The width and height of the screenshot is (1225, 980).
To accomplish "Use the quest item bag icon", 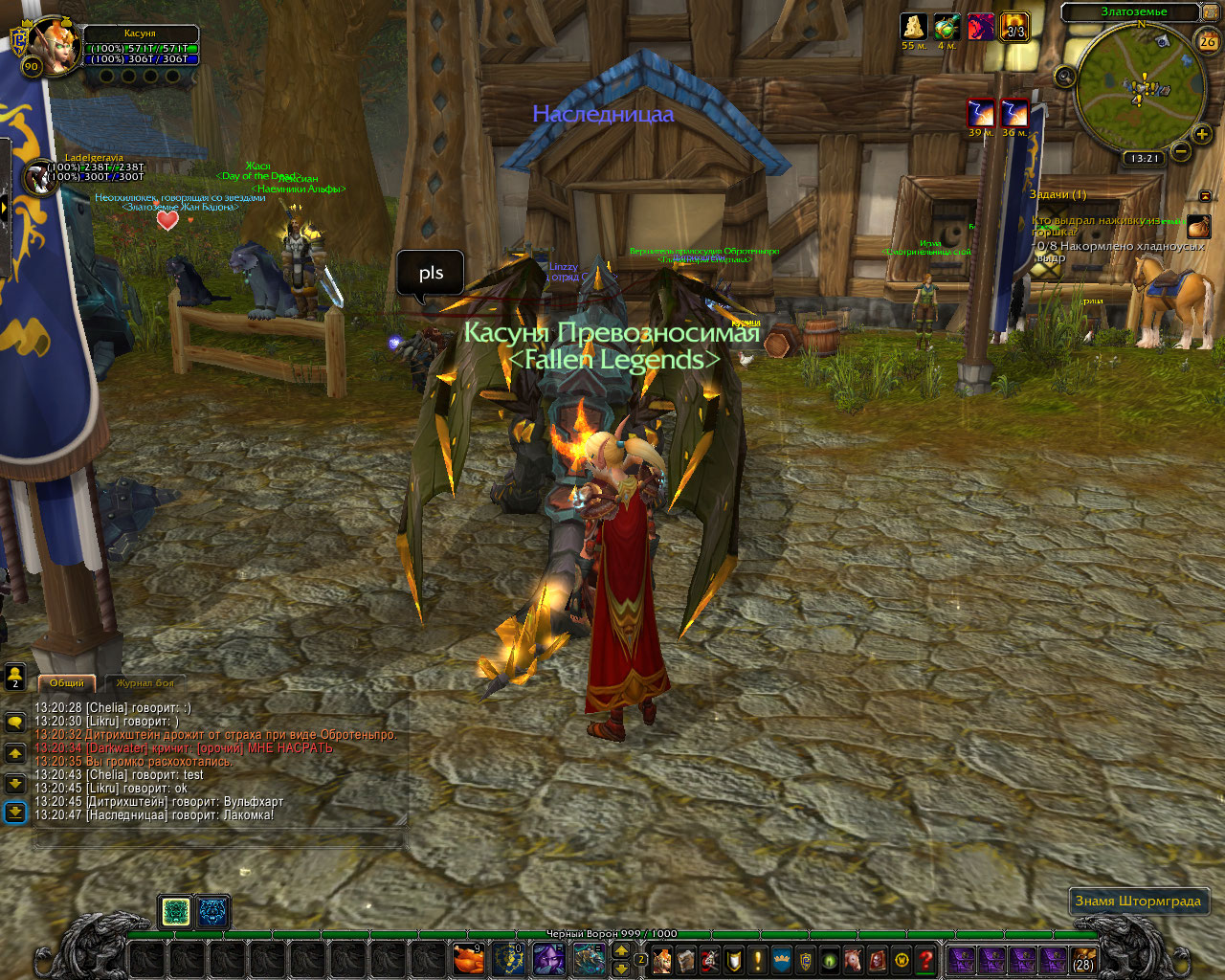I will point(1198,227).
